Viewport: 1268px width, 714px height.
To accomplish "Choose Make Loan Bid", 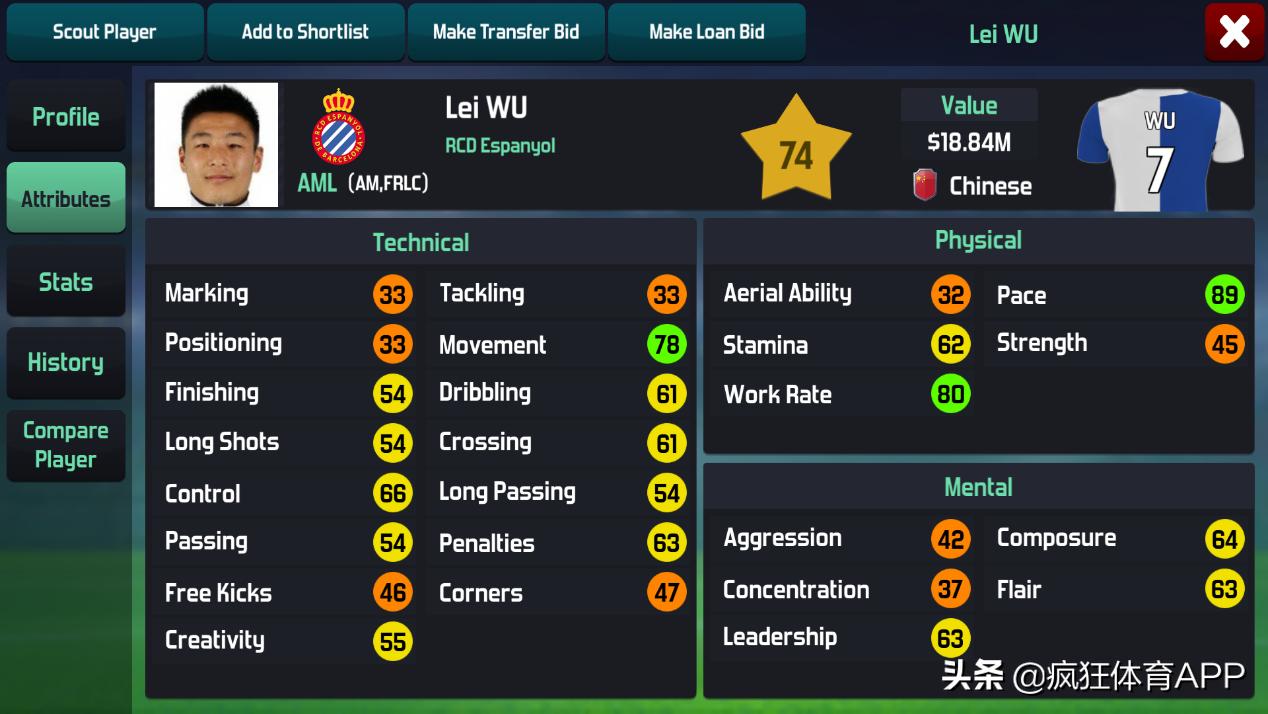I will click(706, 32).
